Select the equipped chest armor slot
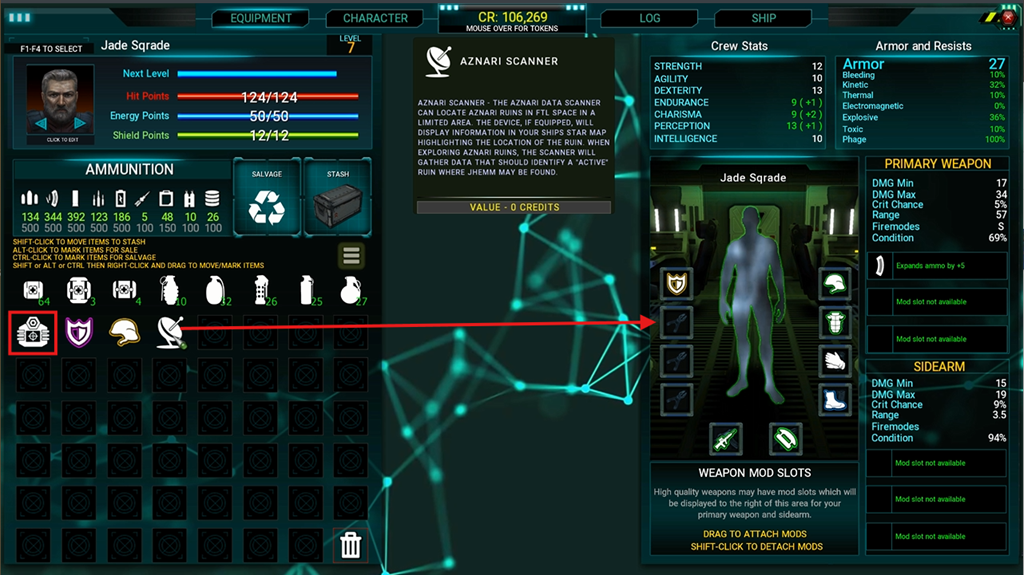The width and height of the screenshot is (1024, 575). [x=834, y=322]
